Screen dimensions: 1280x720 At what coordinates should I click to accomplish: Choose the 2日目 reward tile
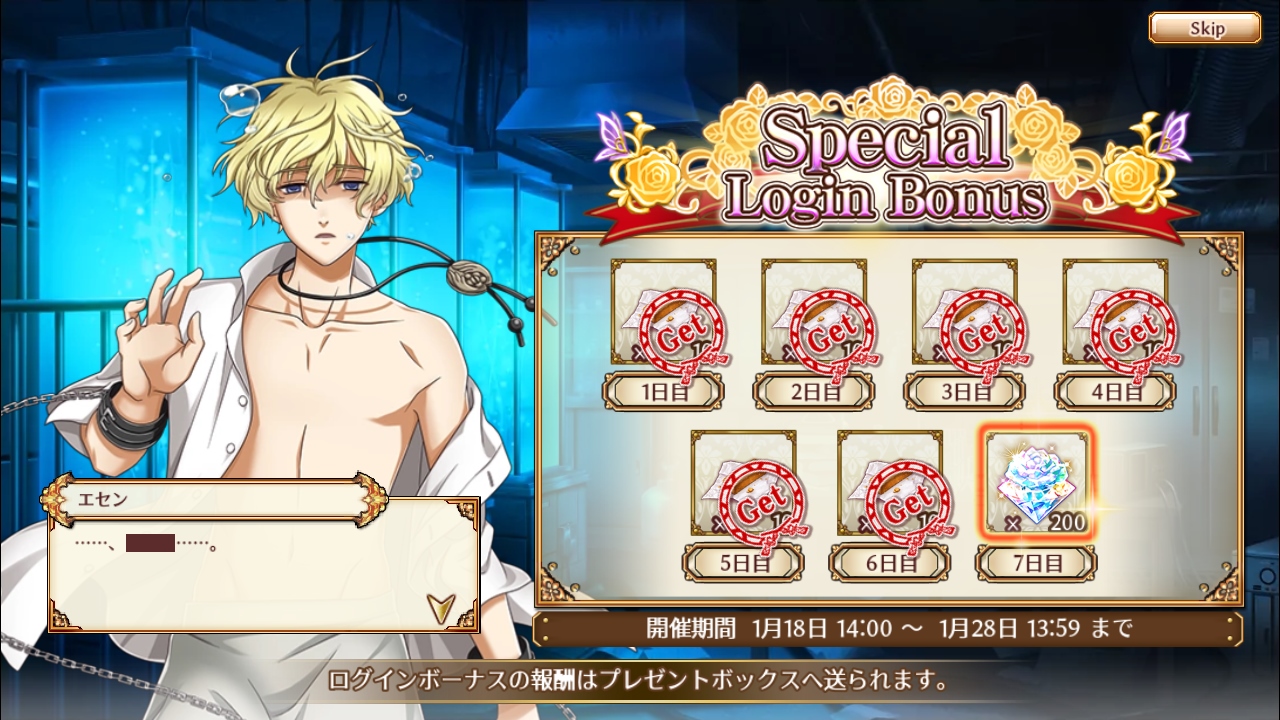coord(814,313)
